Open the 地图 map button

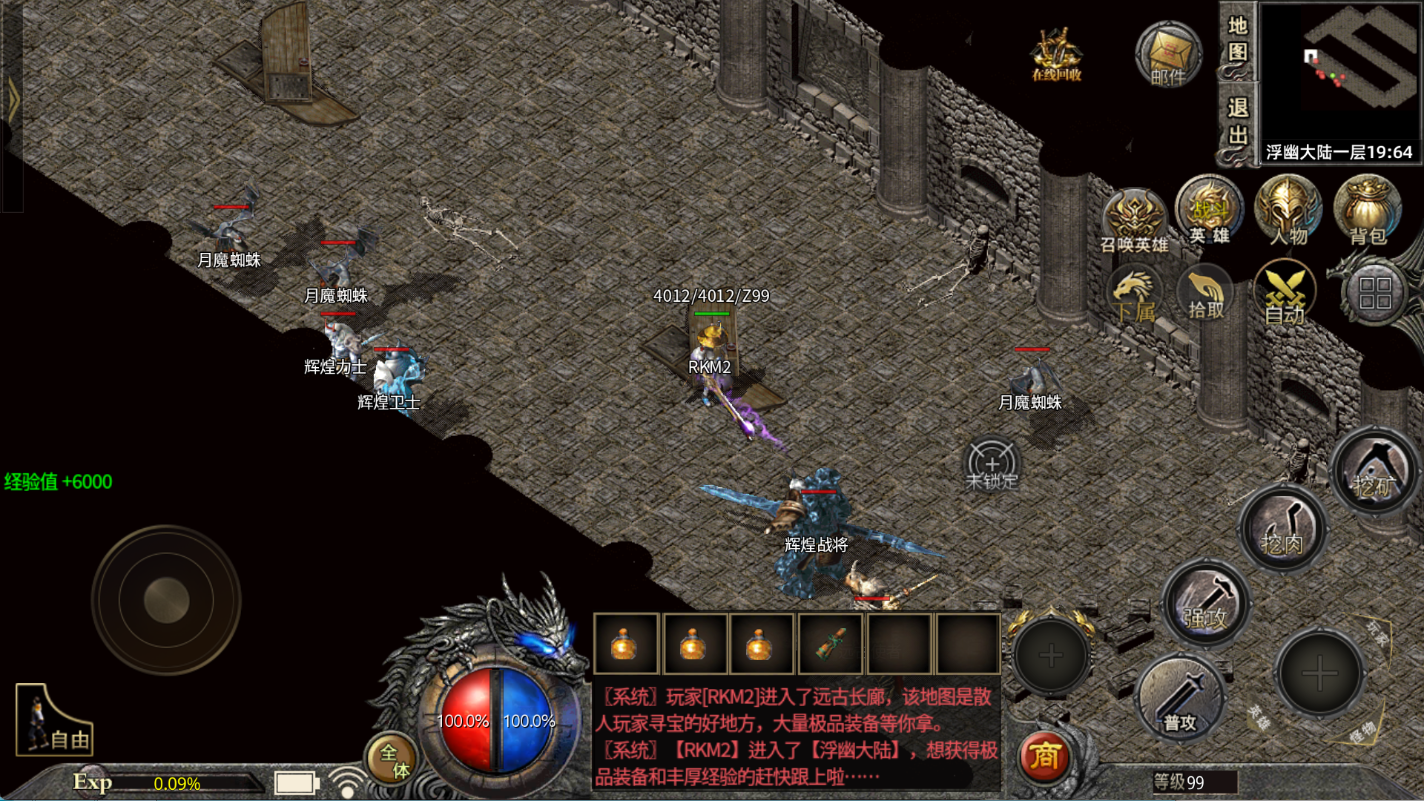tap(1238, 40)
